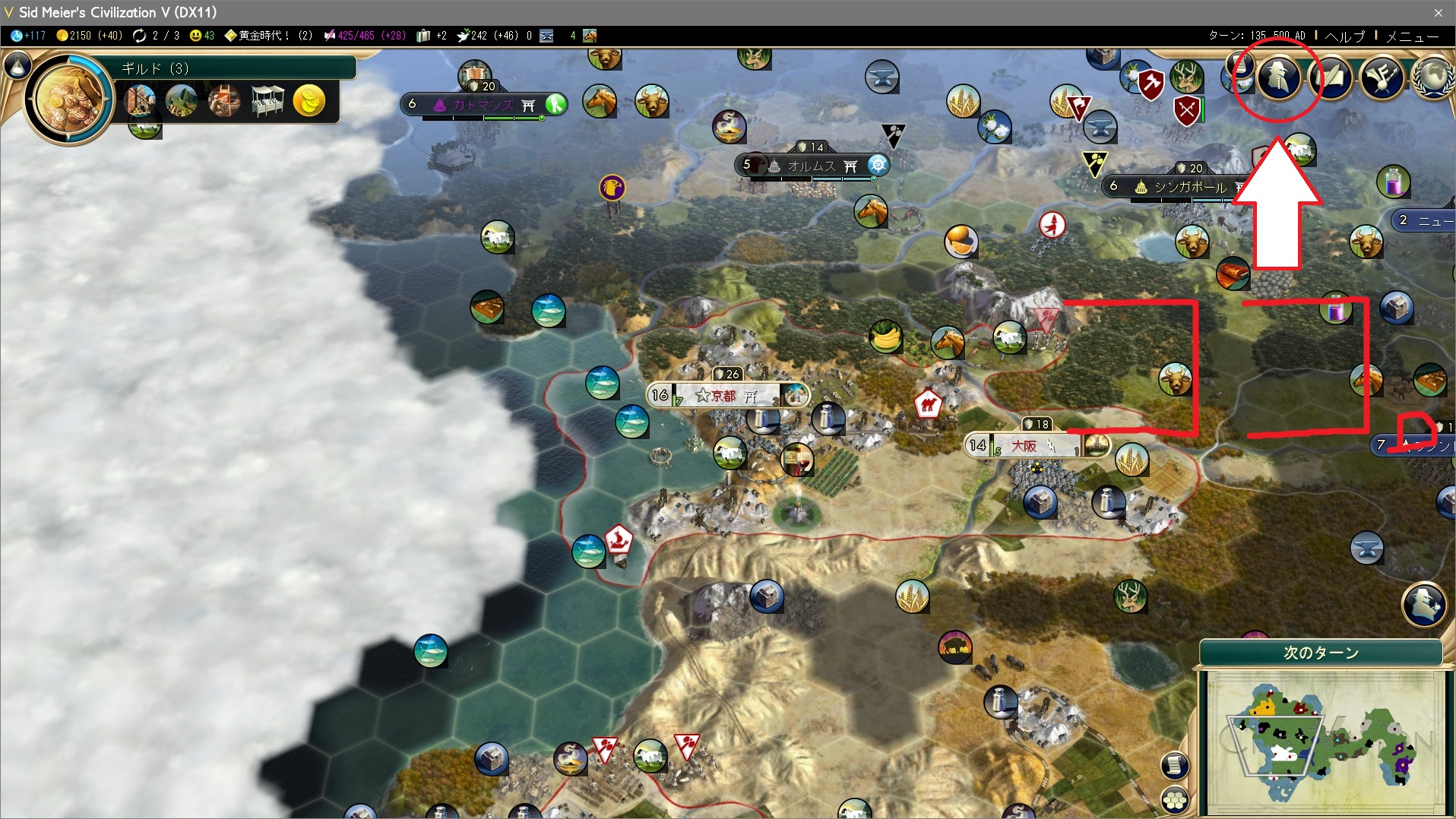Open the メニュー game menu
This screenshot has width=1456, height=819.
click(1412, 36)
